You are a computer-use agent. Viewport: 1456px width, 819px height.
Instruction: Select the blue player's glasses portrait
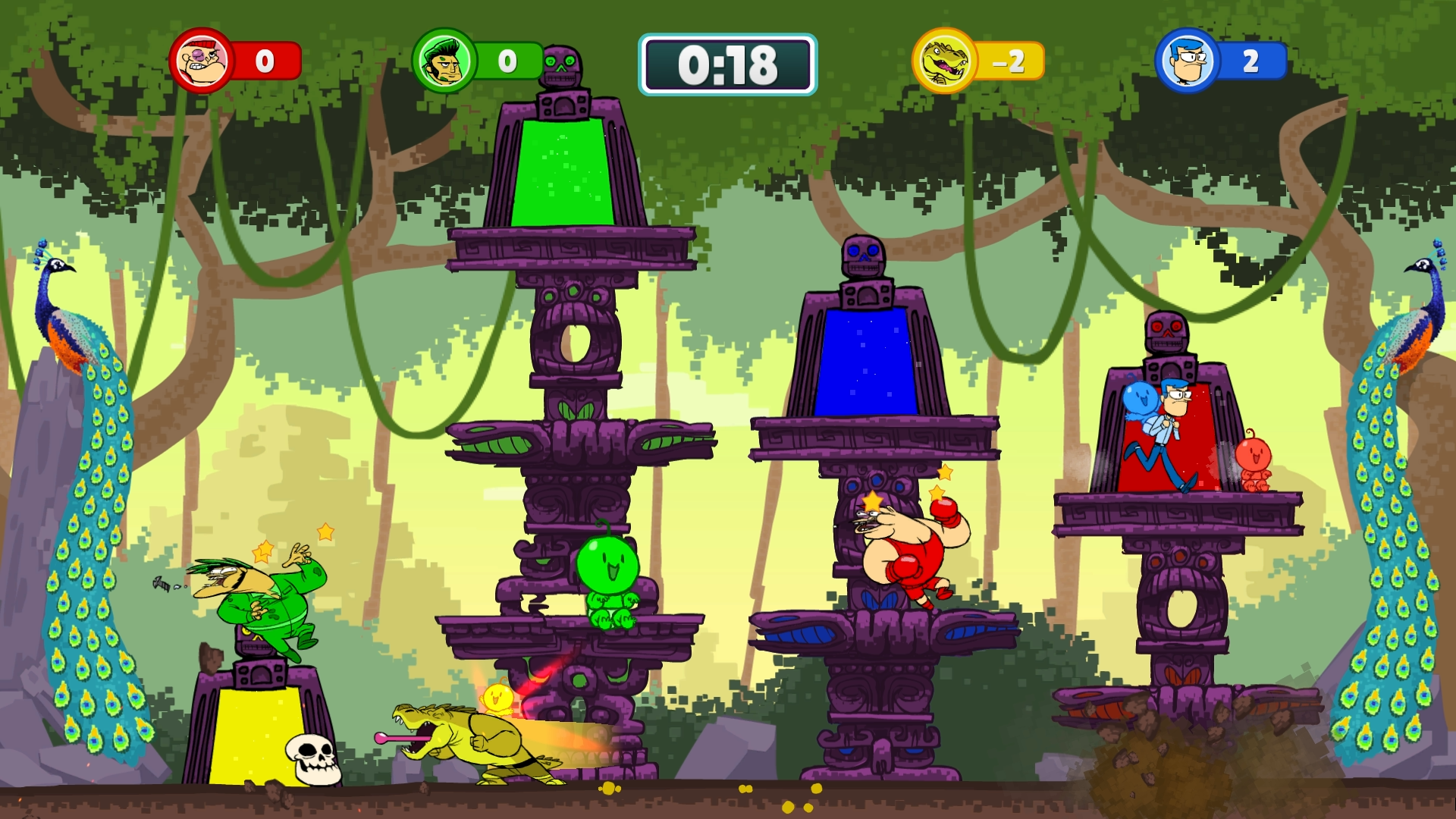[x=1188, y=61]
